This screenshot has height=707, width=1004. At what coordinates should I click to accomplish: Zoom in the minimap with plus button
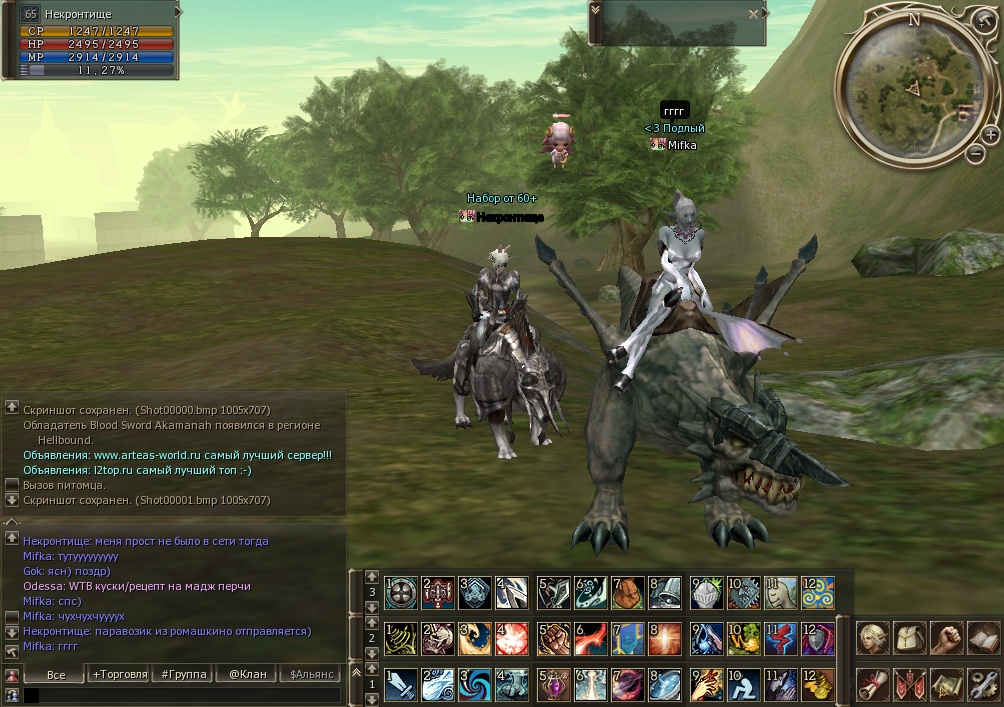(x=990, y=134)
